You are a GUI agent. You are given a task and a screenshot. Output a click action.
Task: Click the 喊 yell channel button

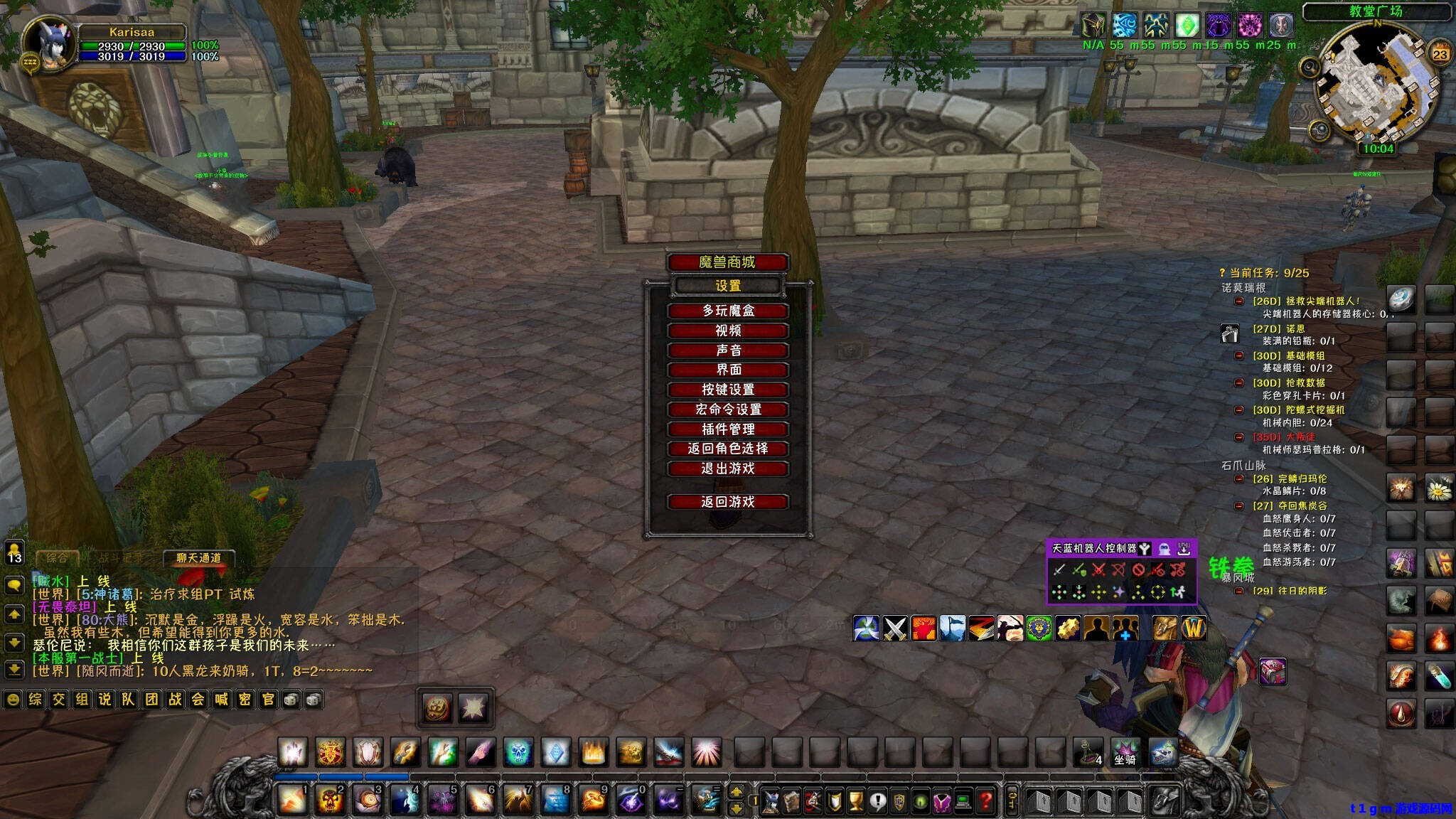pos(222,700)
